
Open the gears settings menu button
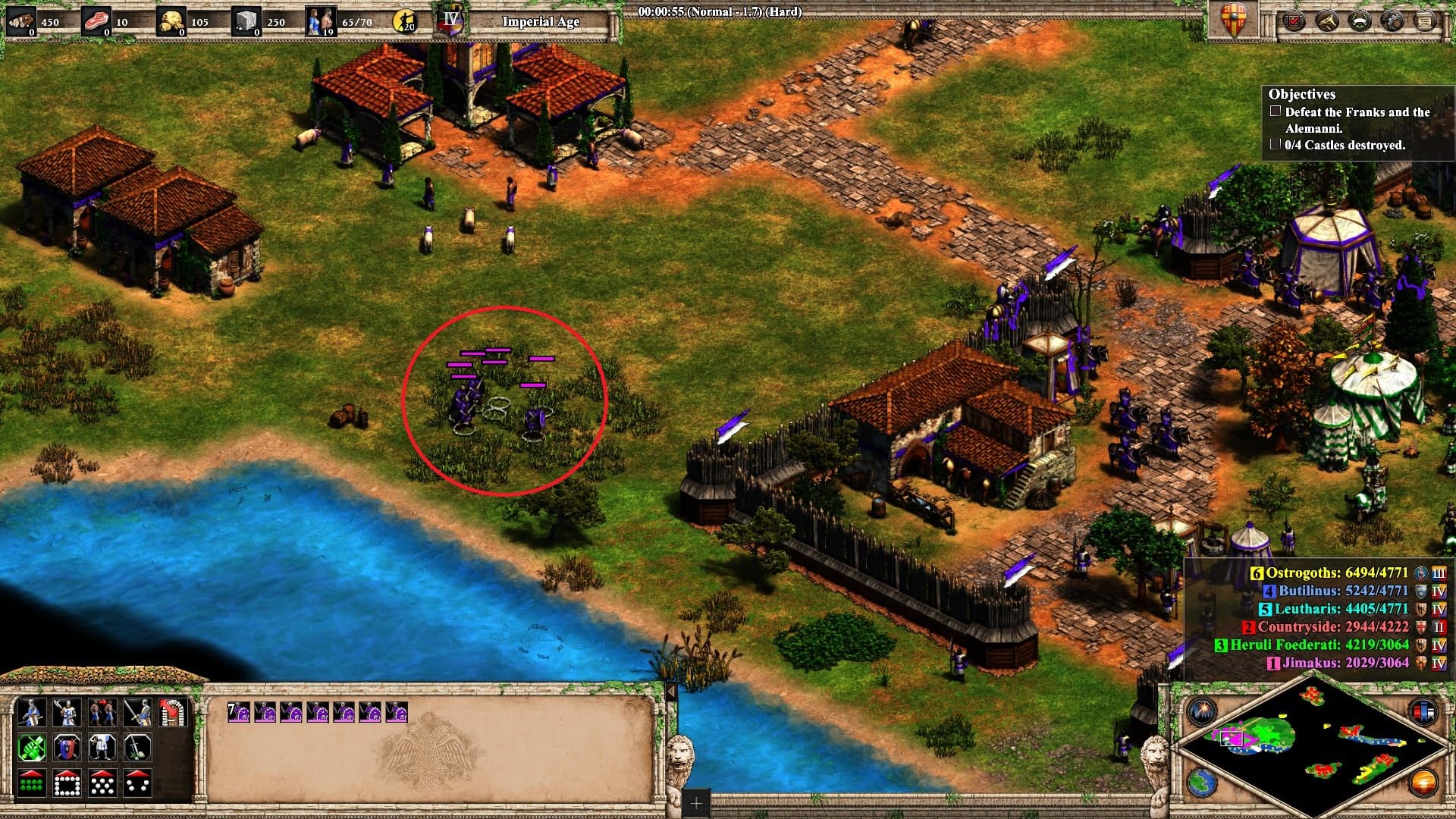click(1393, 20)
